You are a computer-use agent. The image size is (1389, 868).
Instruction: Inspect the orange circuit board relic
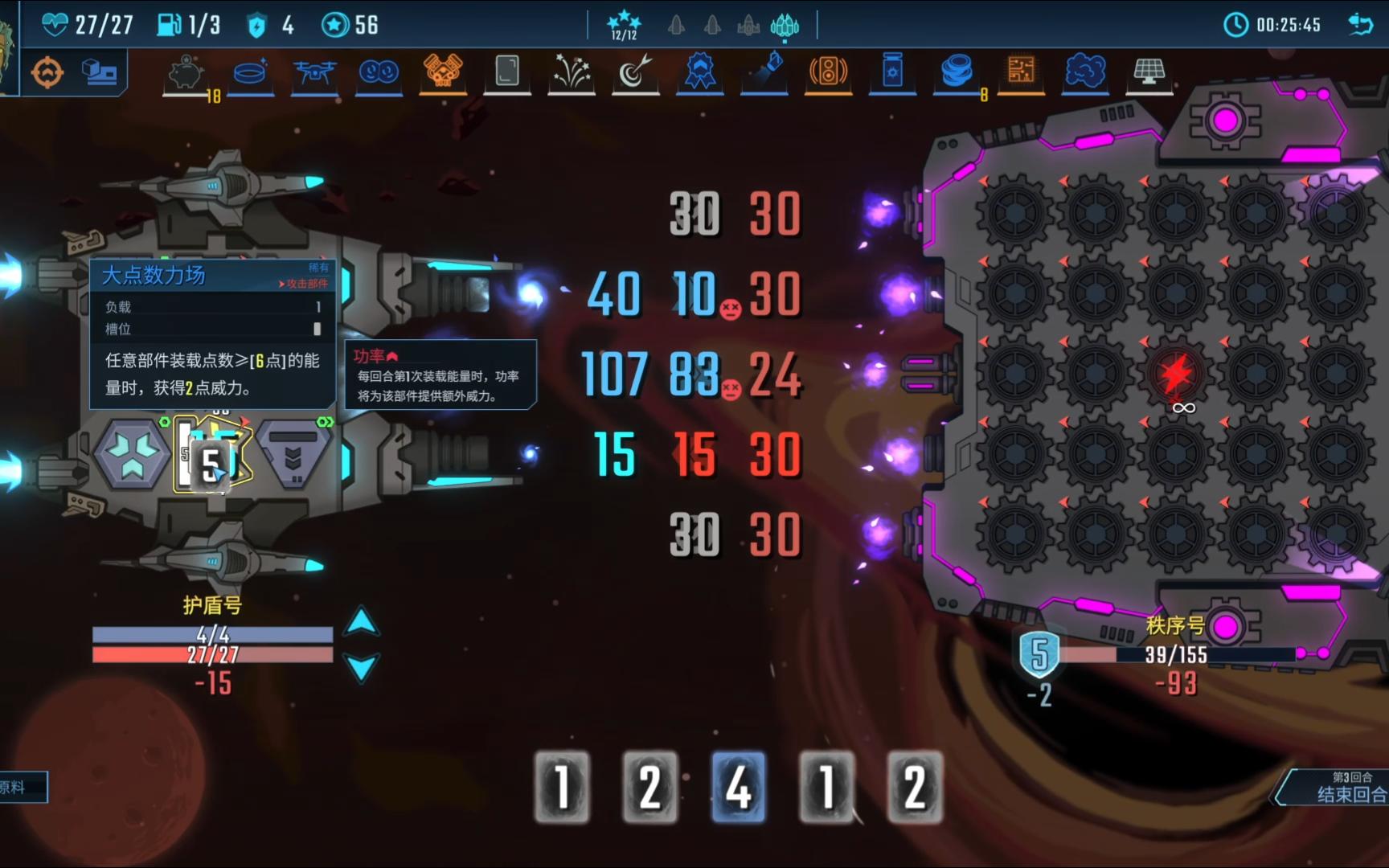click(1021, 72)
